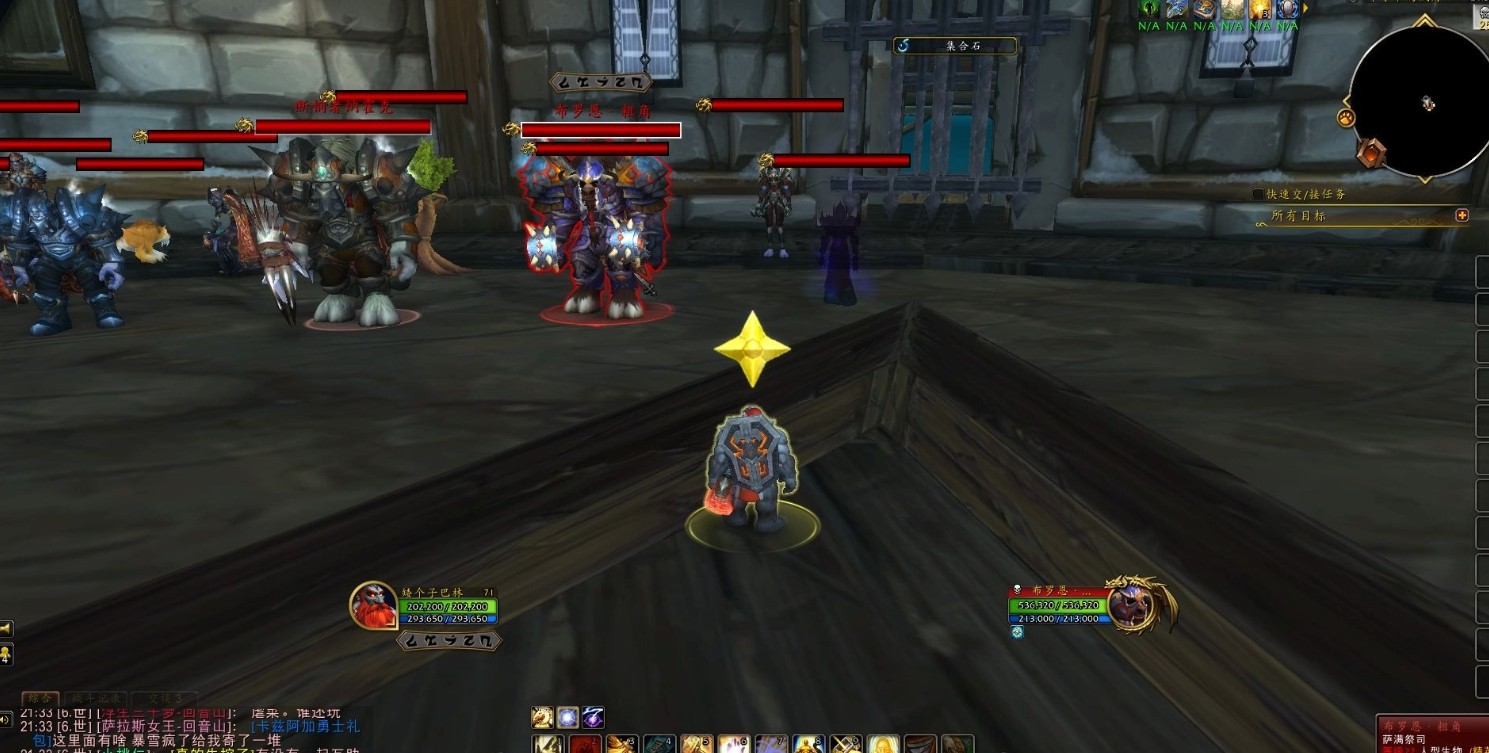Toggle the 快速交/接任务 checkbox
Screen dimensions: 1489x753
1258,194
